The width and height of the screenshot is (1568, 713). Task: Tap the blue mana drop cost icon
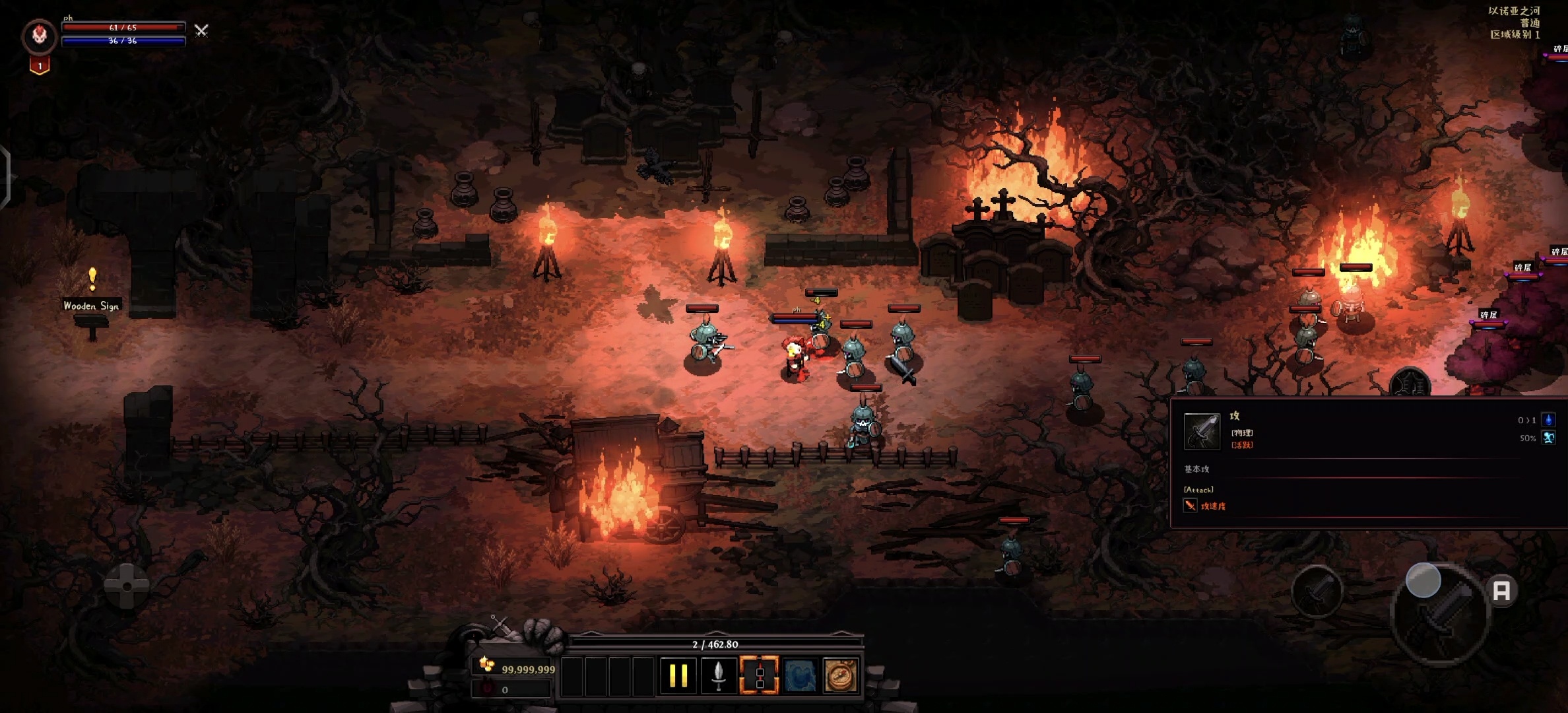click(1549, 420)
